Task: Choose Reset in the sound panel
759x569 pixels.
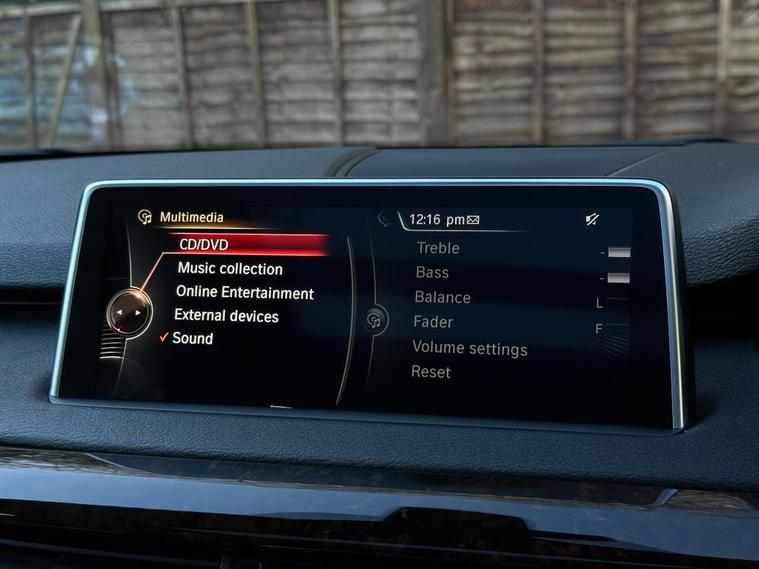Action: [431, 372]
